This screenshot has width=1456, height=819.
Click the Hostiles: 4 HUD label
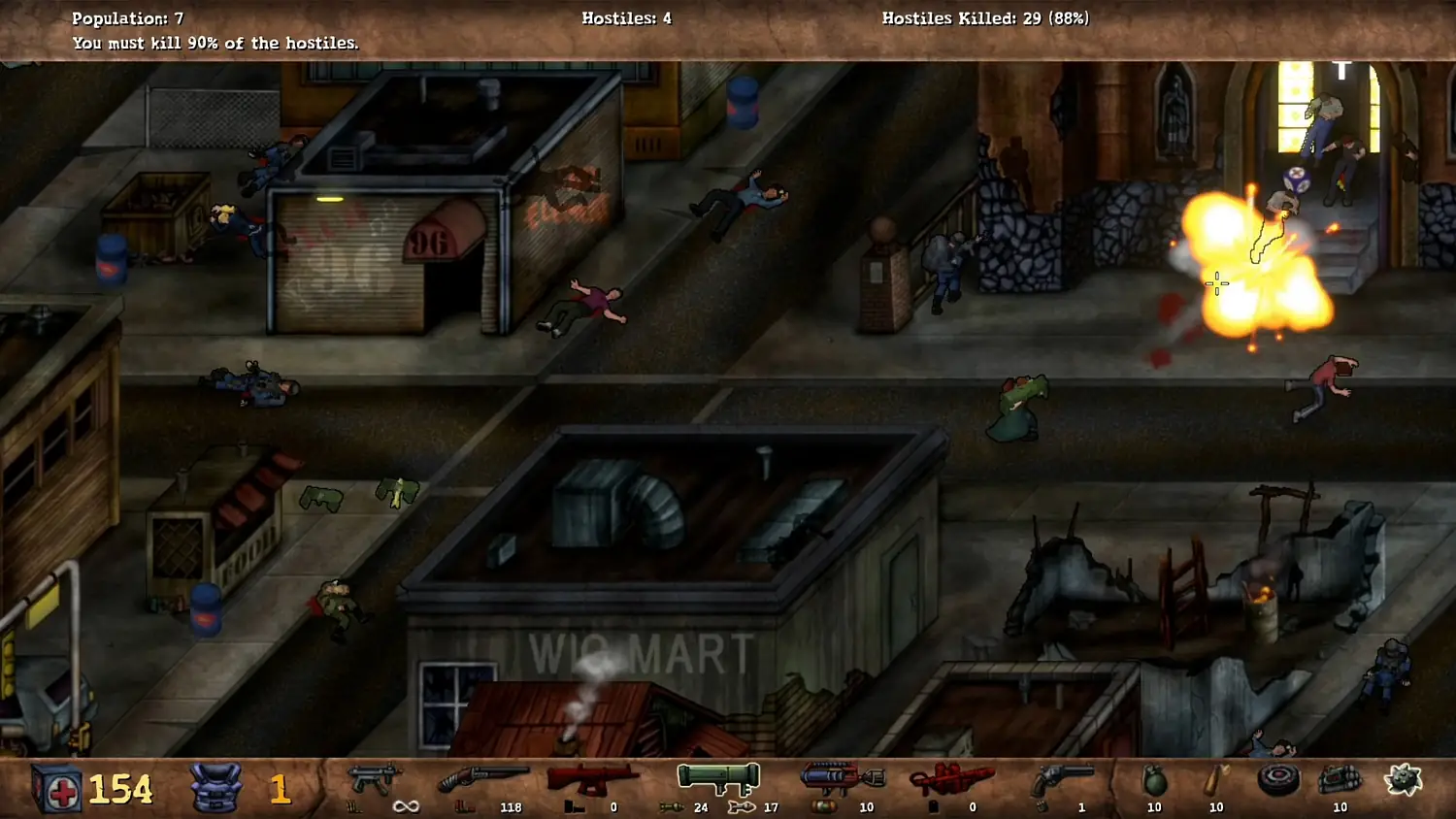626,17
